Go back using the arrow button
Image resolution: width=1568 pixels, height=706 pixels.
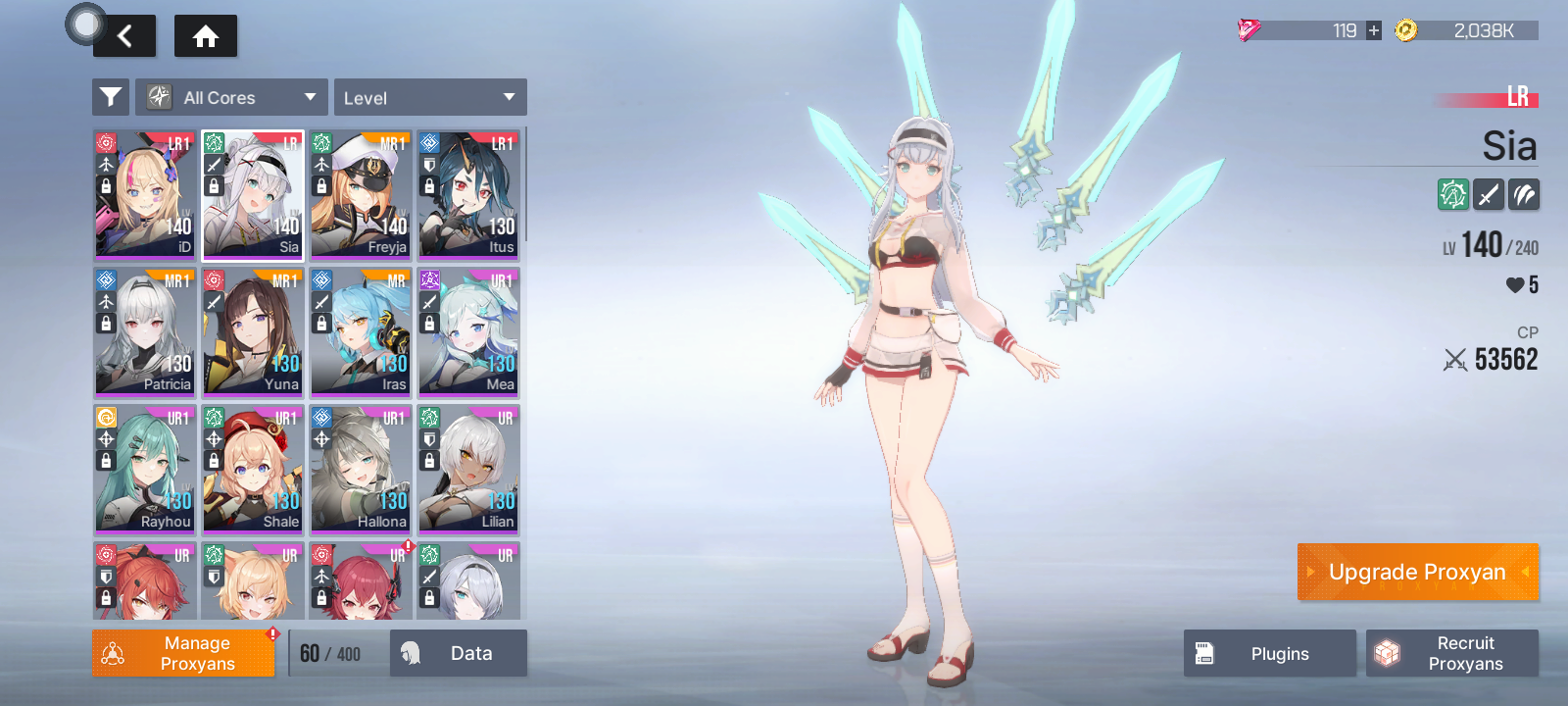124,36
